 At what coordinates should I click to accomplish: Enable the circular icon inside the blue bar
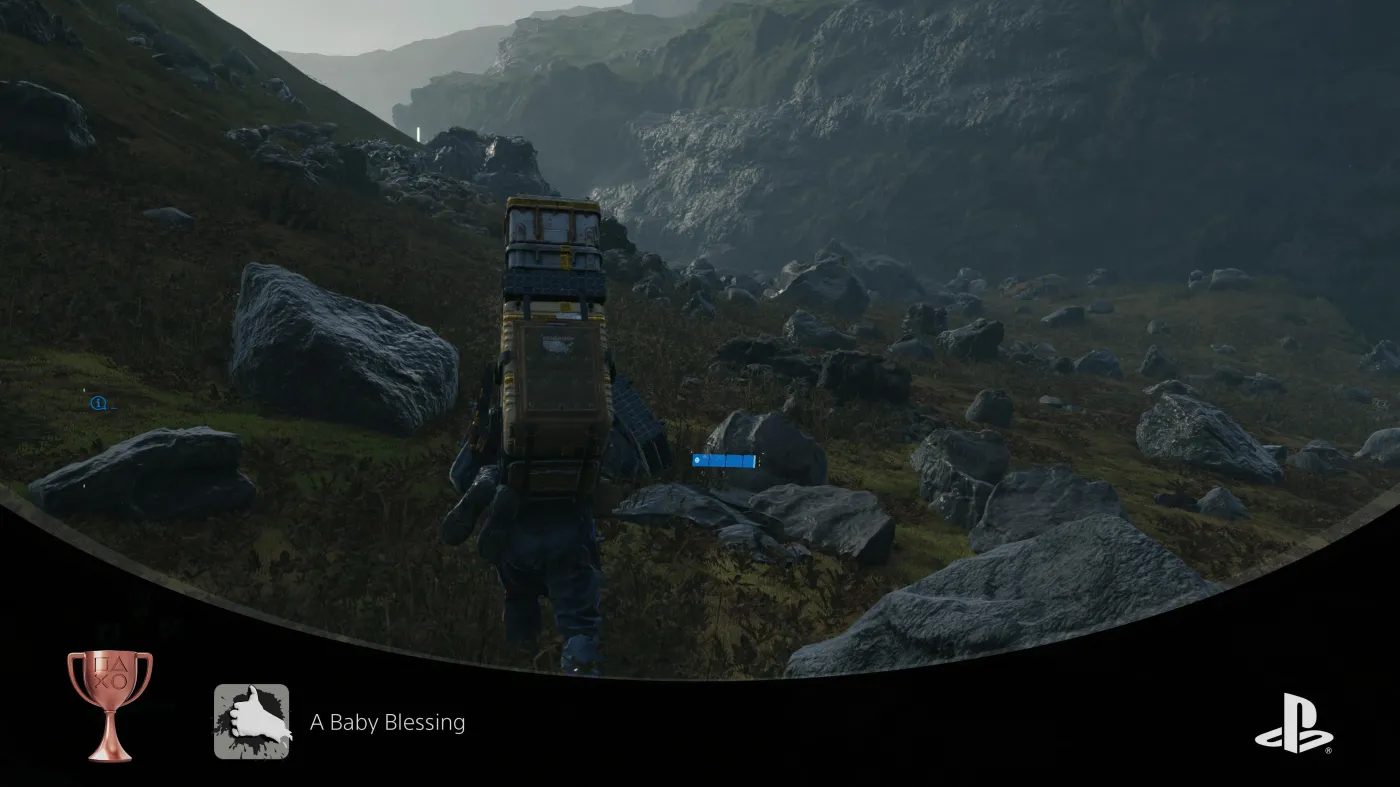coord(697,459)
